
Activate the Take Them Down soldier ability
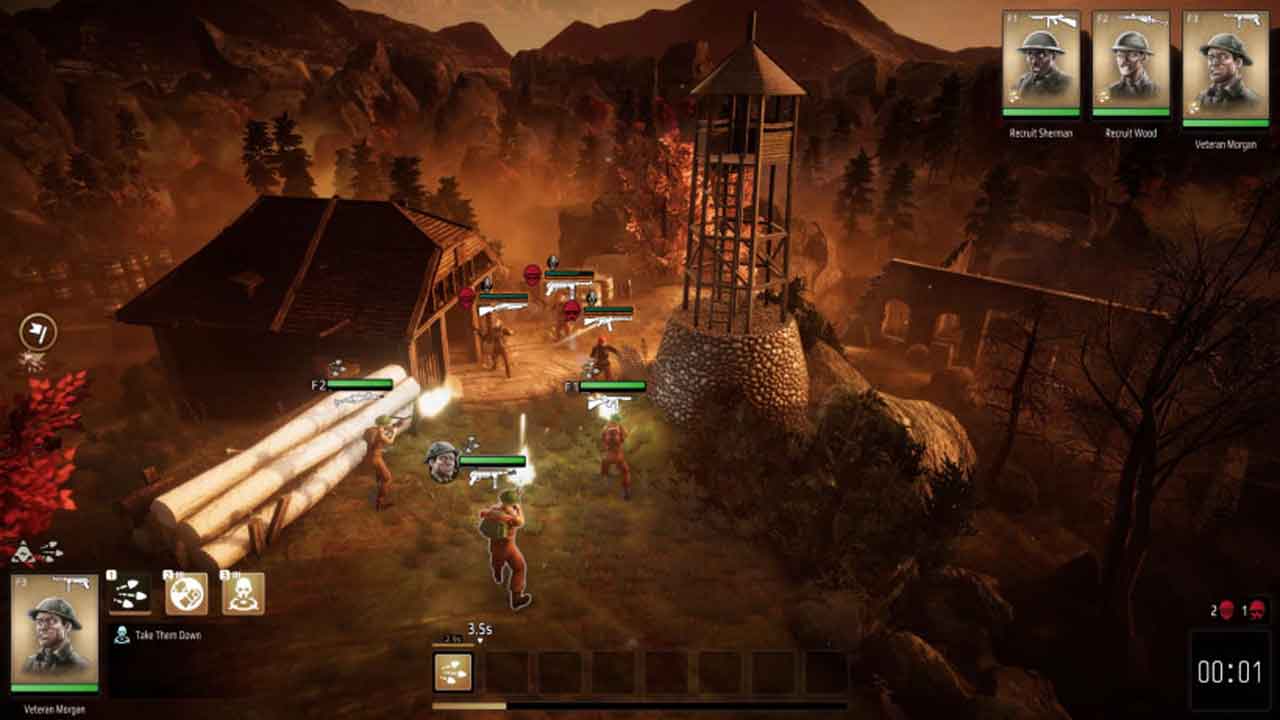coord(243,593)
